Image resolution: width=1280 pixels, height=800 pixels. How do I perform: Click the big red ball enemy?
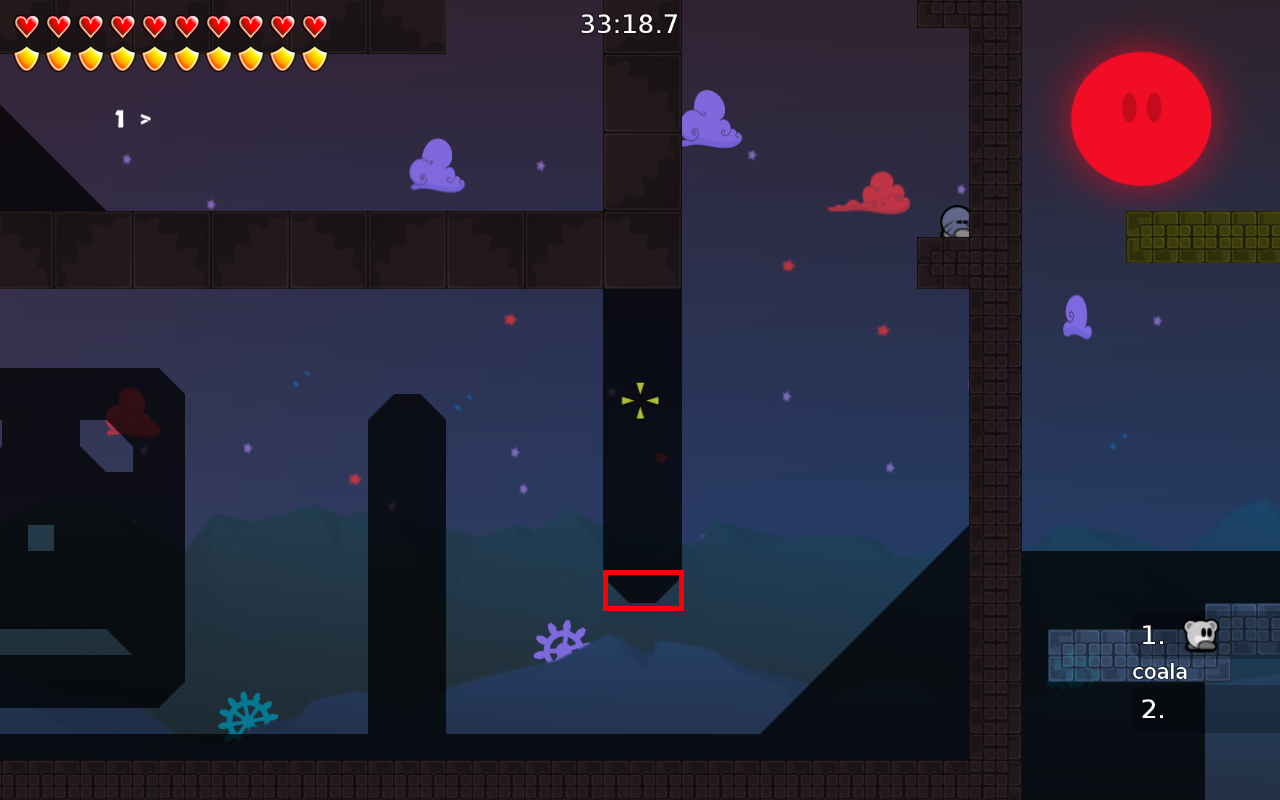1140,118
